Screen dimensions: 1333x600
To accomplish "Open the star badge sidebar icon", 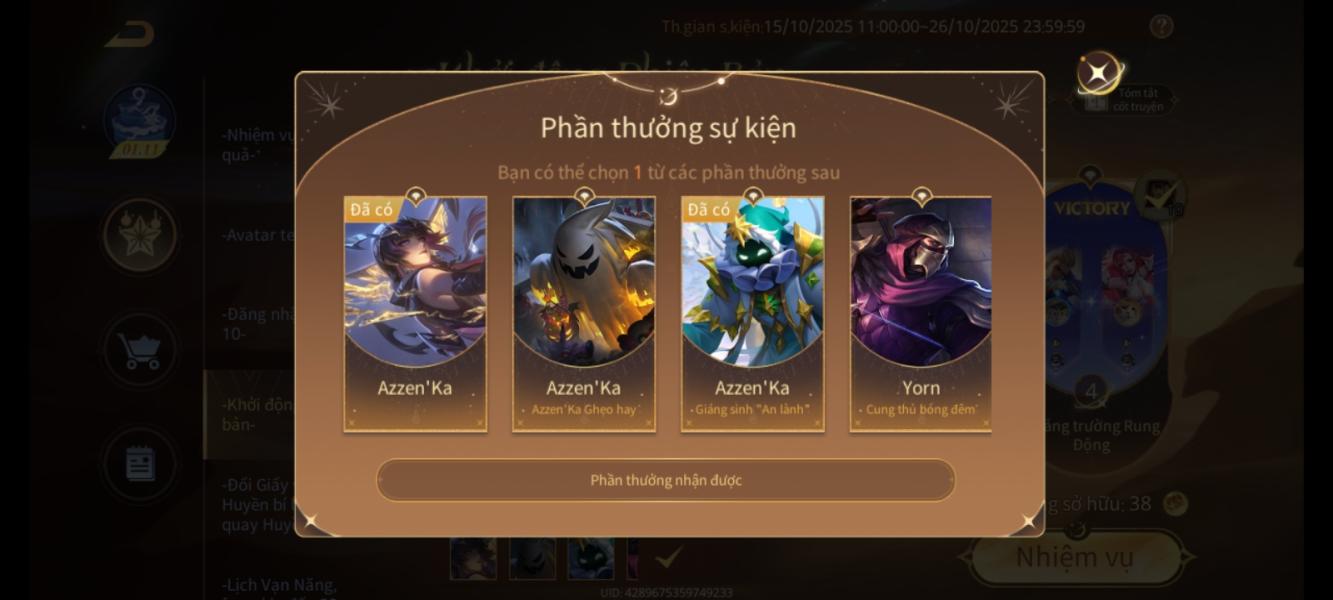I will (x=140, y=235).
